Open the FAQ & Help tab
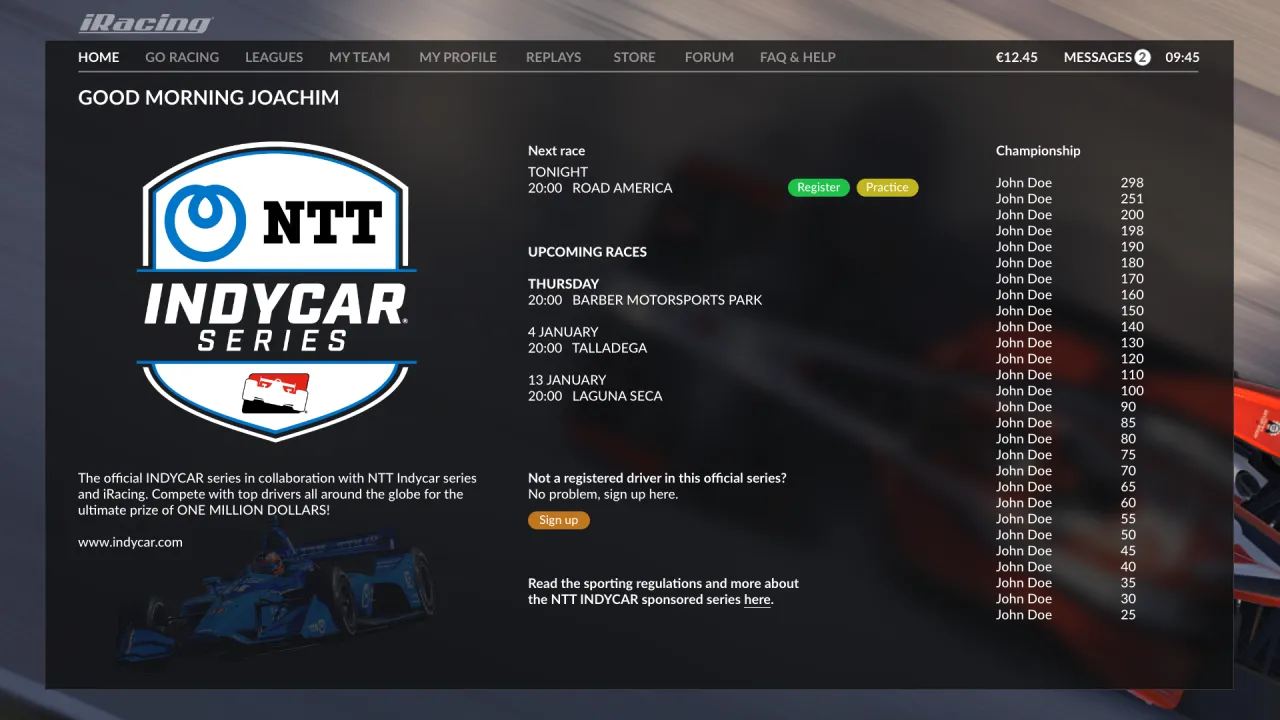Viewport: 1280px width, 720px height. tap(797, 57)
